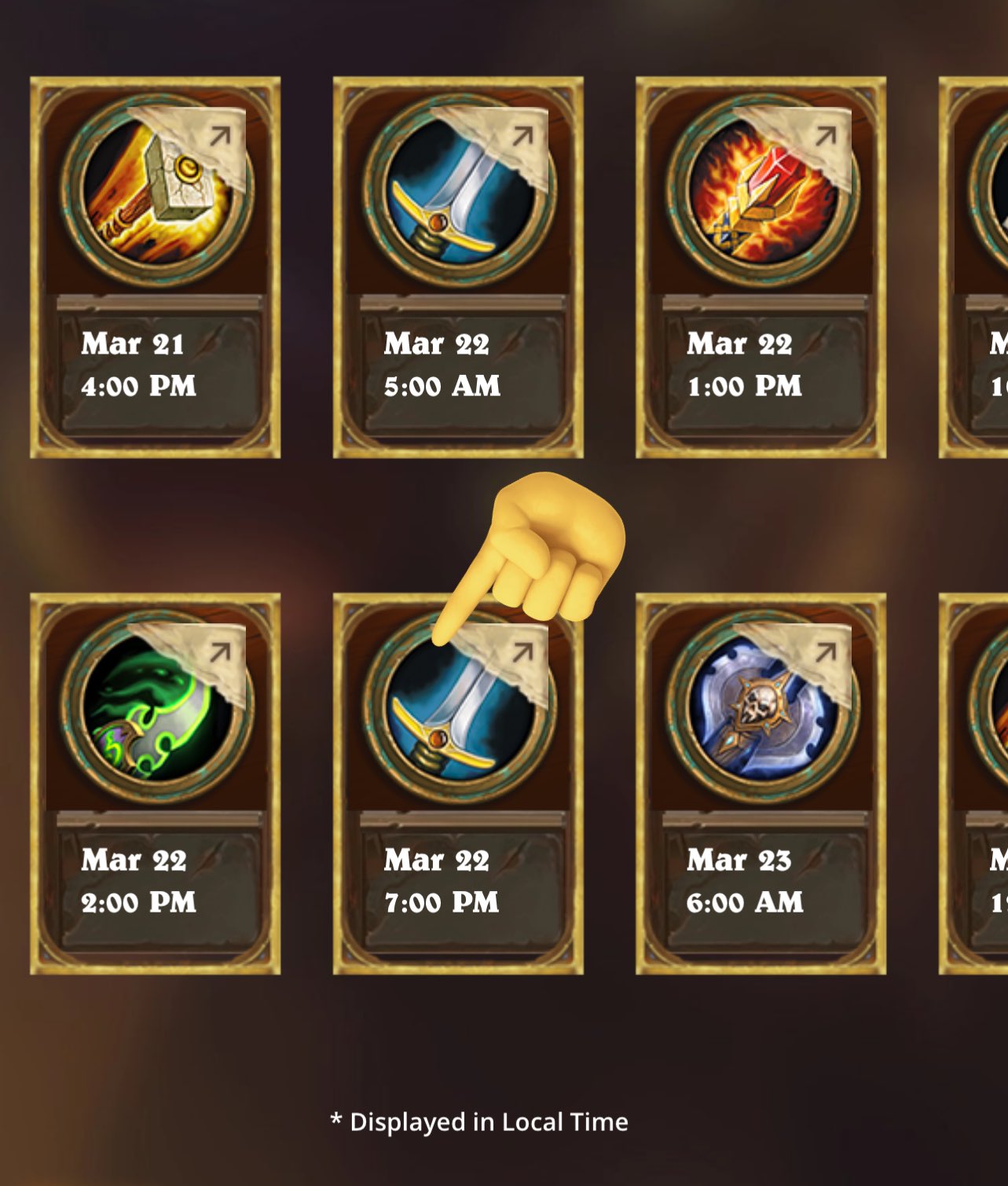Select the Doomhammer icon on the Mar 21 card
The image size is (1008, 1186).
(x=153, y=193)
